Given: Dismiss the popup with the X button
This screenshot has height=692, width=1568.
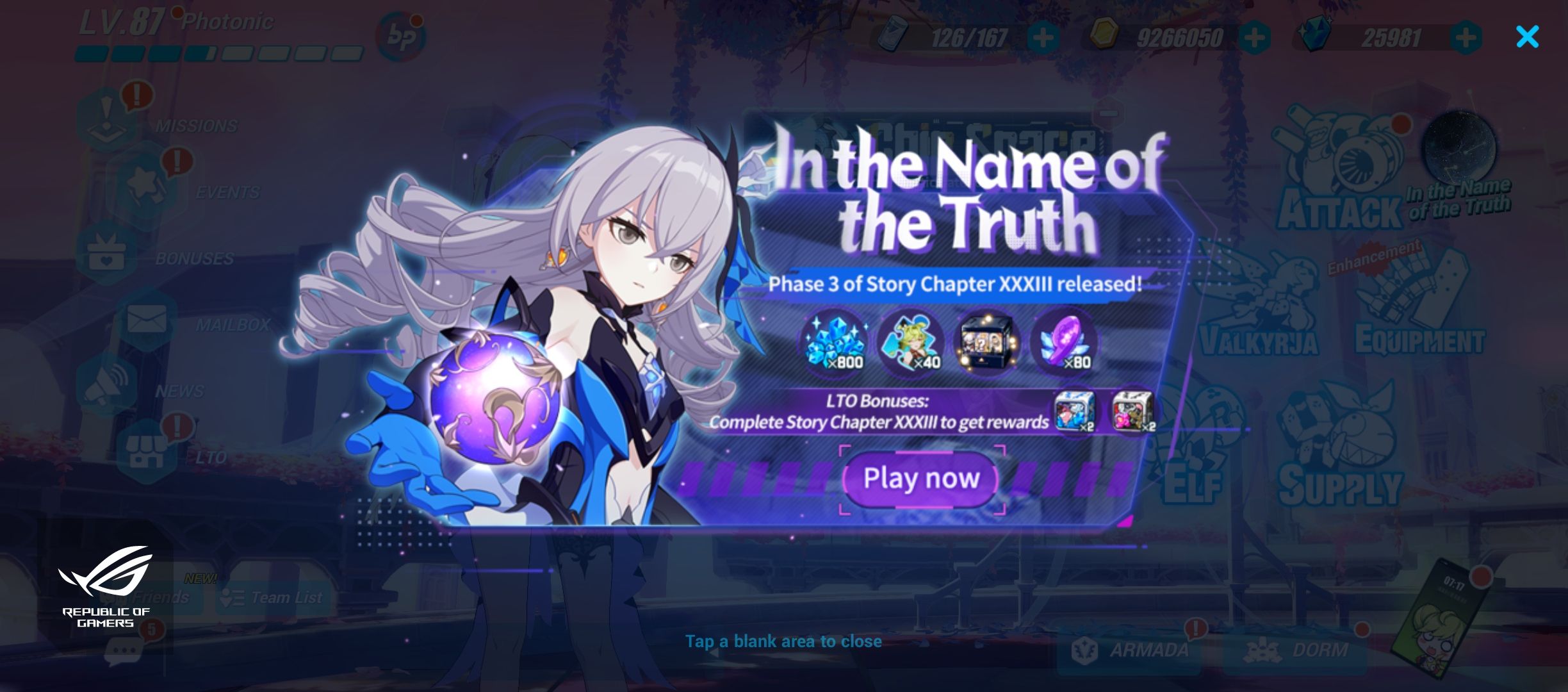Looking at the screenshot, I should coord(1528,37).
